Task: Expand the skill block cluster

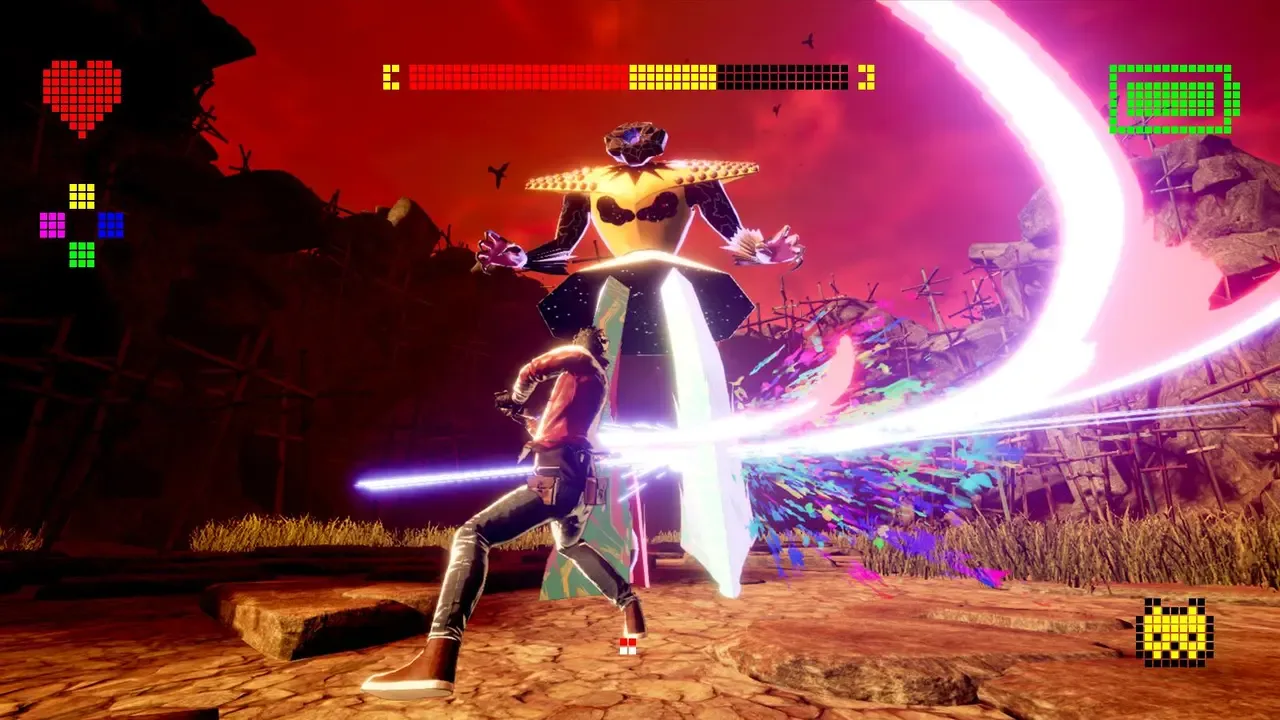Action: pyautogui.click(x=82, y=224)
